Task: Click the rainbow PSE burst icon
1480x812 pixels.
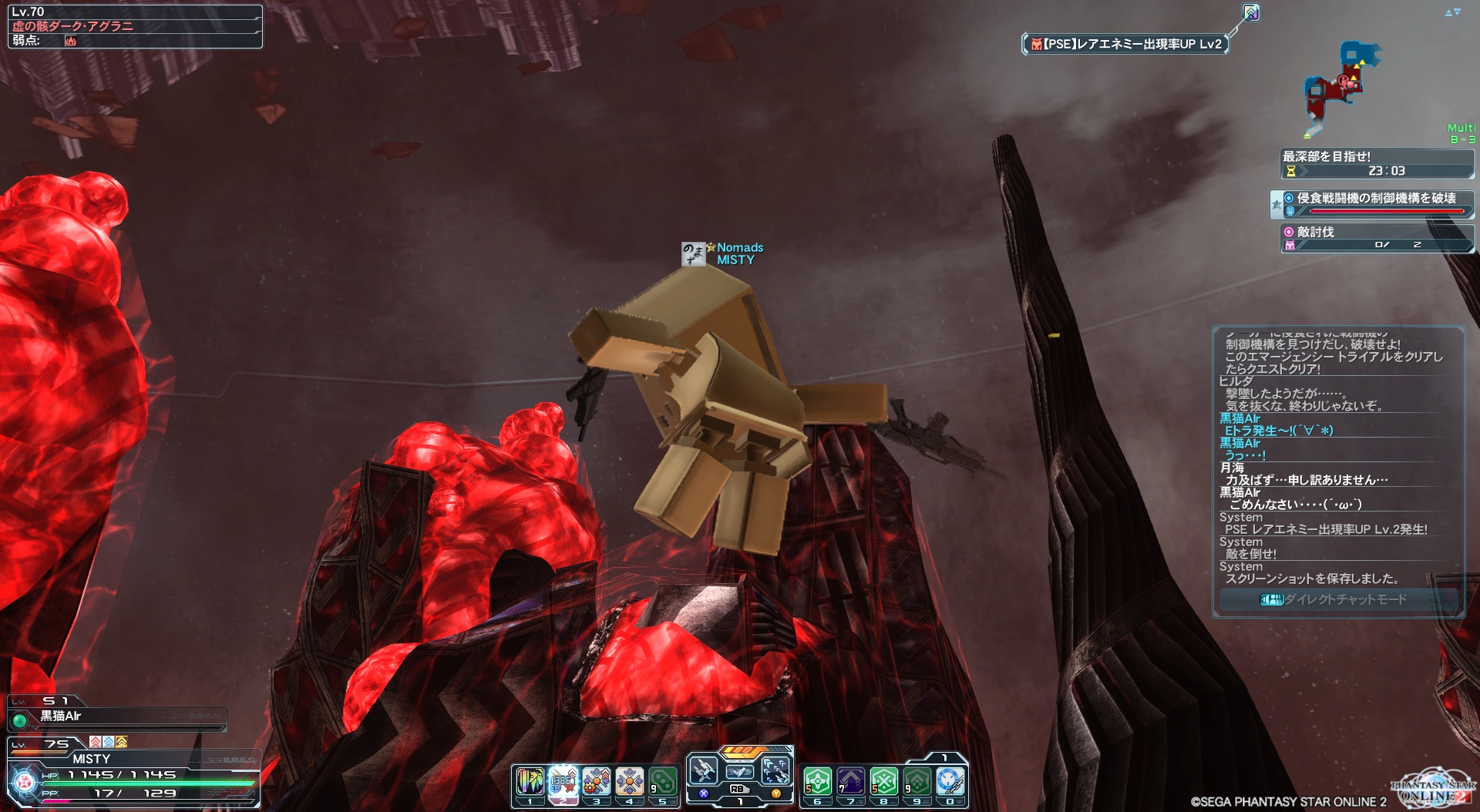Action: (1251, 12)
